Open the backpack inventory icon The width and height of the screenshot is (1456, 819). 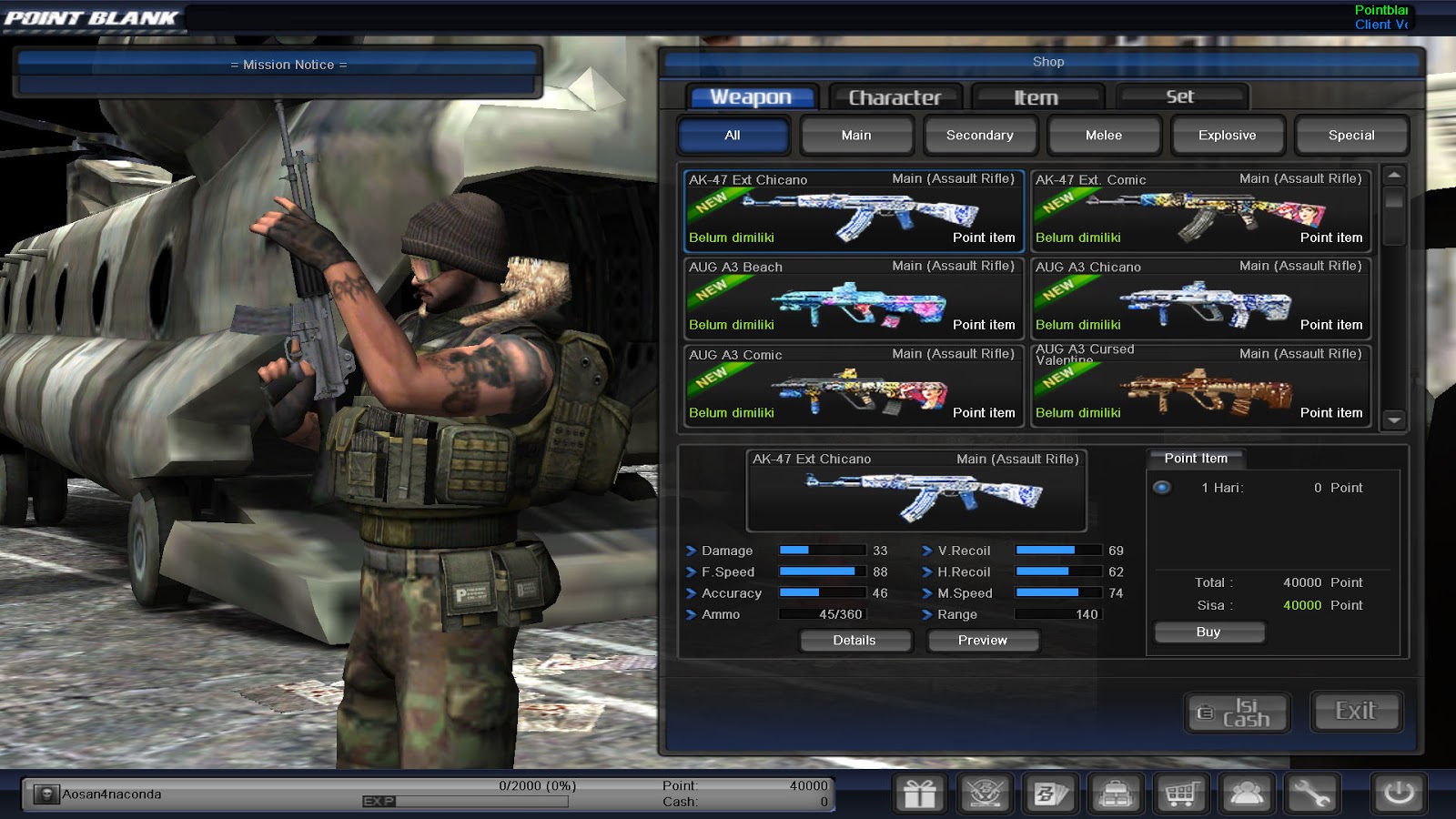[1116, 793]
